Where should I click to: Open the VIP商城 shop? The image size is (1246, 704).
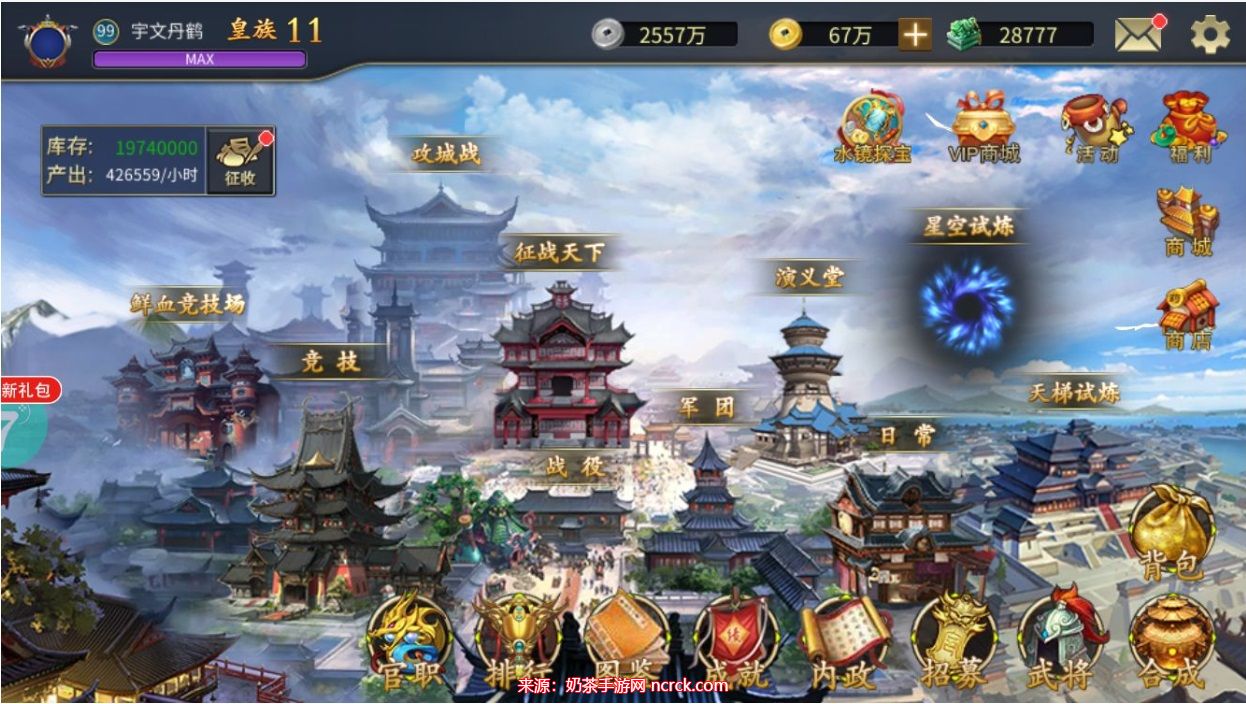click(x=983, y=127)
